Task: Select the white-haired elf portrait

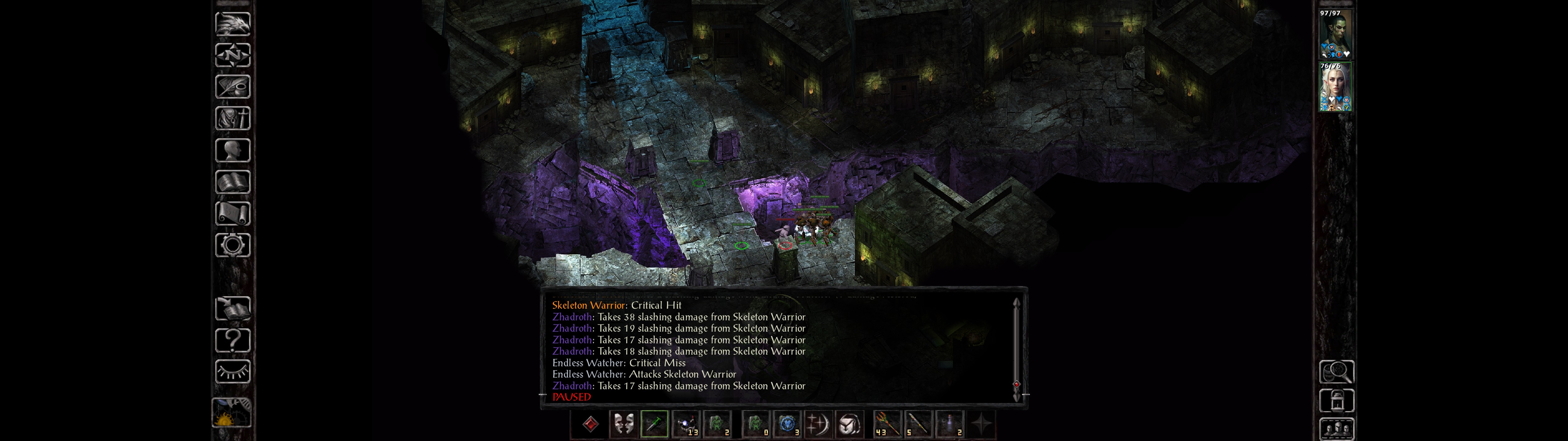Action: 1335,86
